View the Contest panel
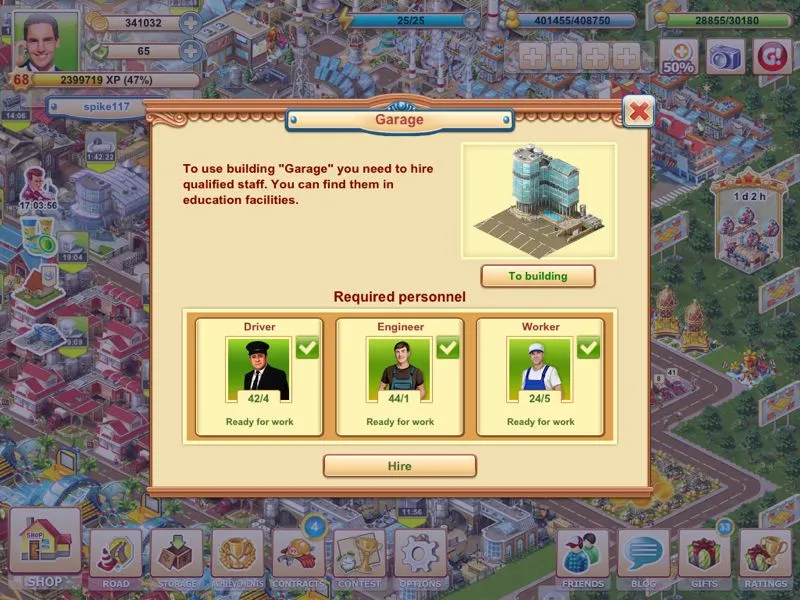The image size is (800, 600). click(x=359, y=556)
